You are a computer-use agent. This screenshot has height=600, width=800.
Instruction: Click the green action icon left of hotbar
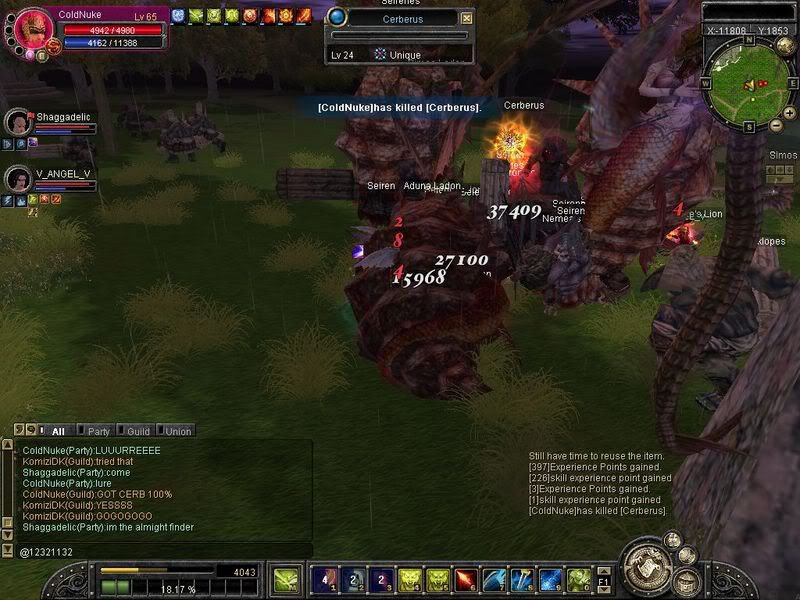click(x=287, y=579)
